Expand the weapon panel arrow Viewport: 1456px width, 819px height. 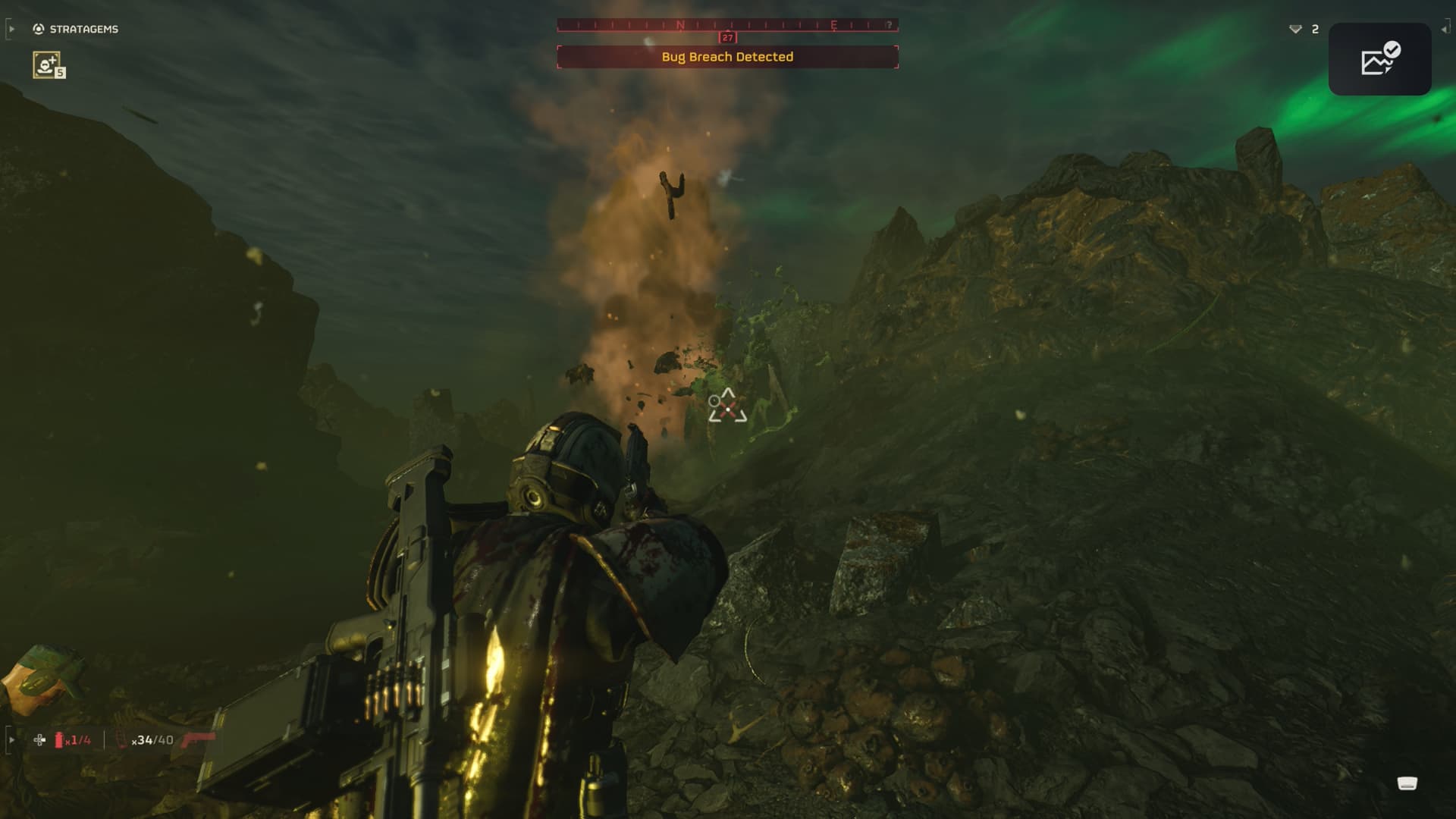pos(11,739)
